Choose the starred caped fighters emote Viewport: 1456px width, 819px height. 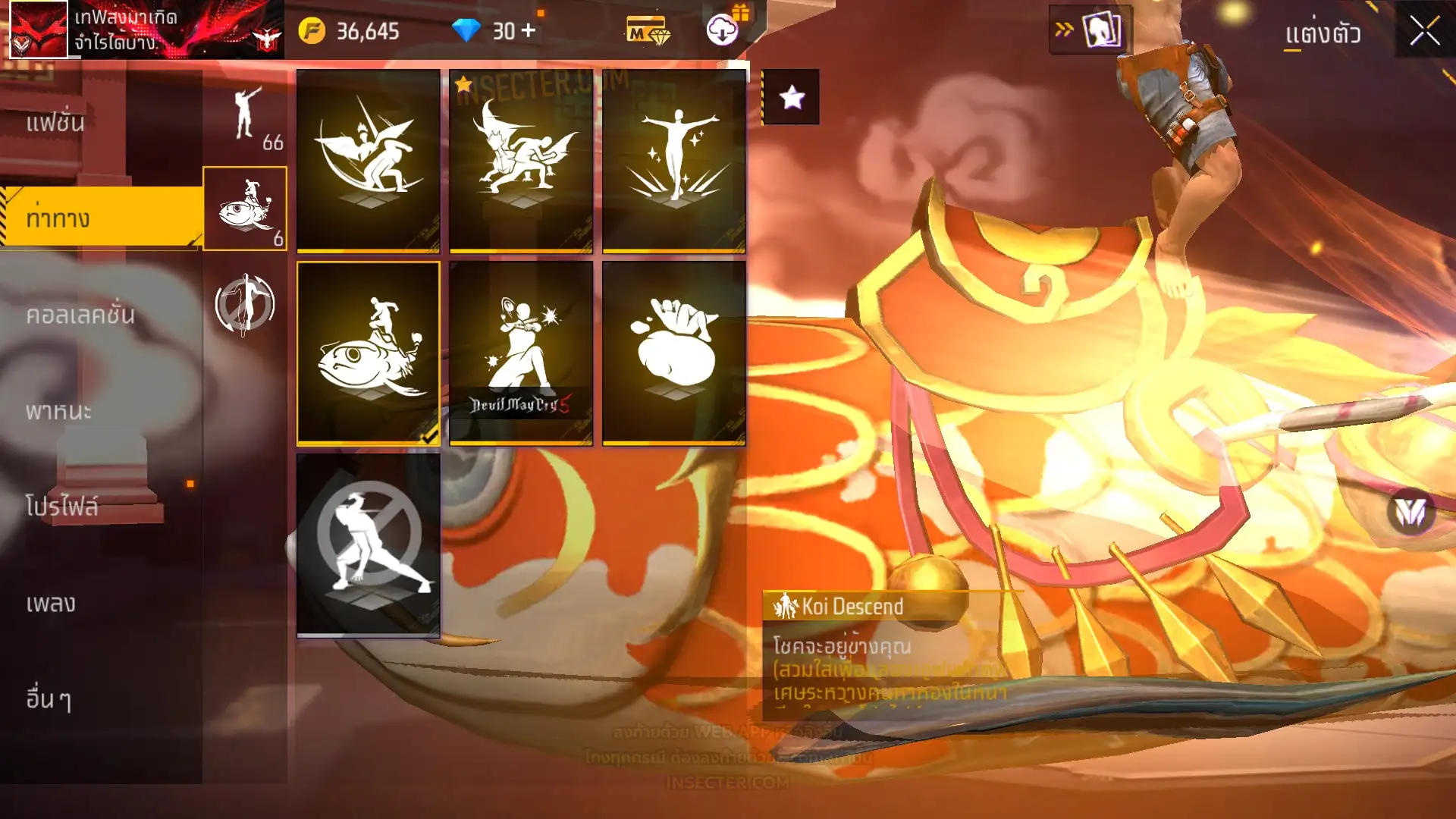(521, 160)
